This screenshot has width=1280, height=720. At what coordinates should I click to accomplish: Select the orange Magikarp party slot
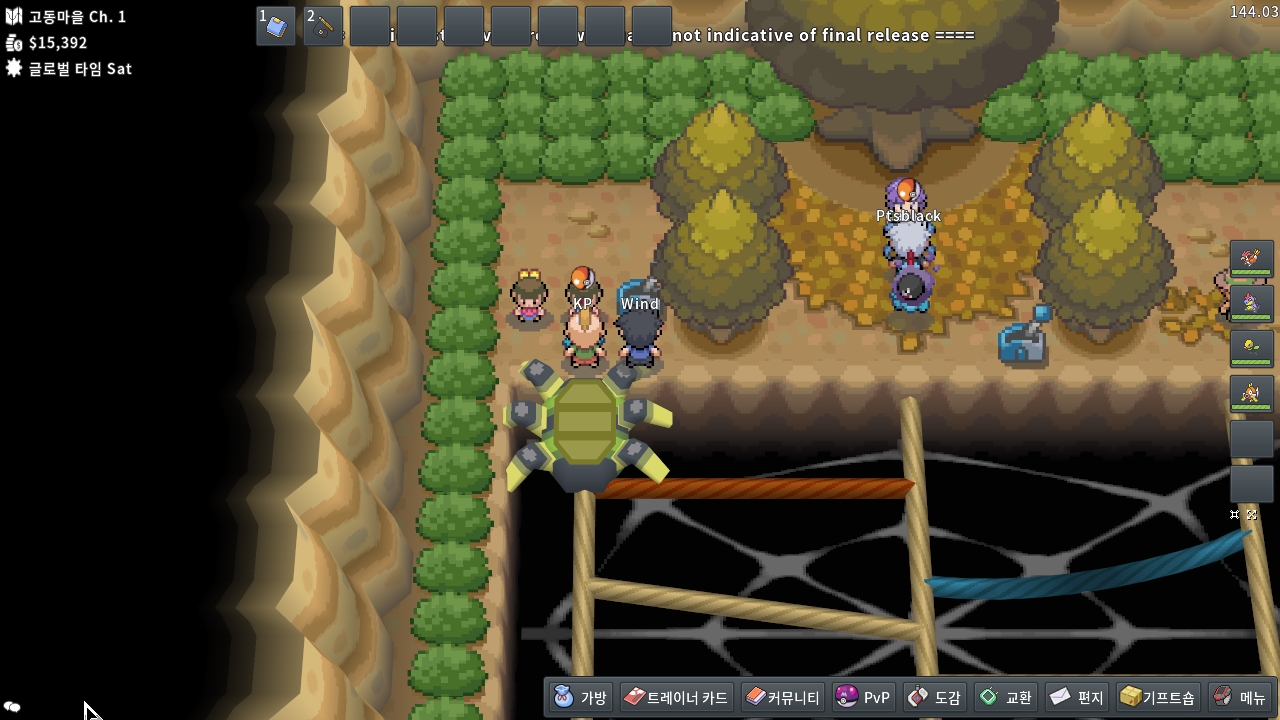(x=1251, y=394)
